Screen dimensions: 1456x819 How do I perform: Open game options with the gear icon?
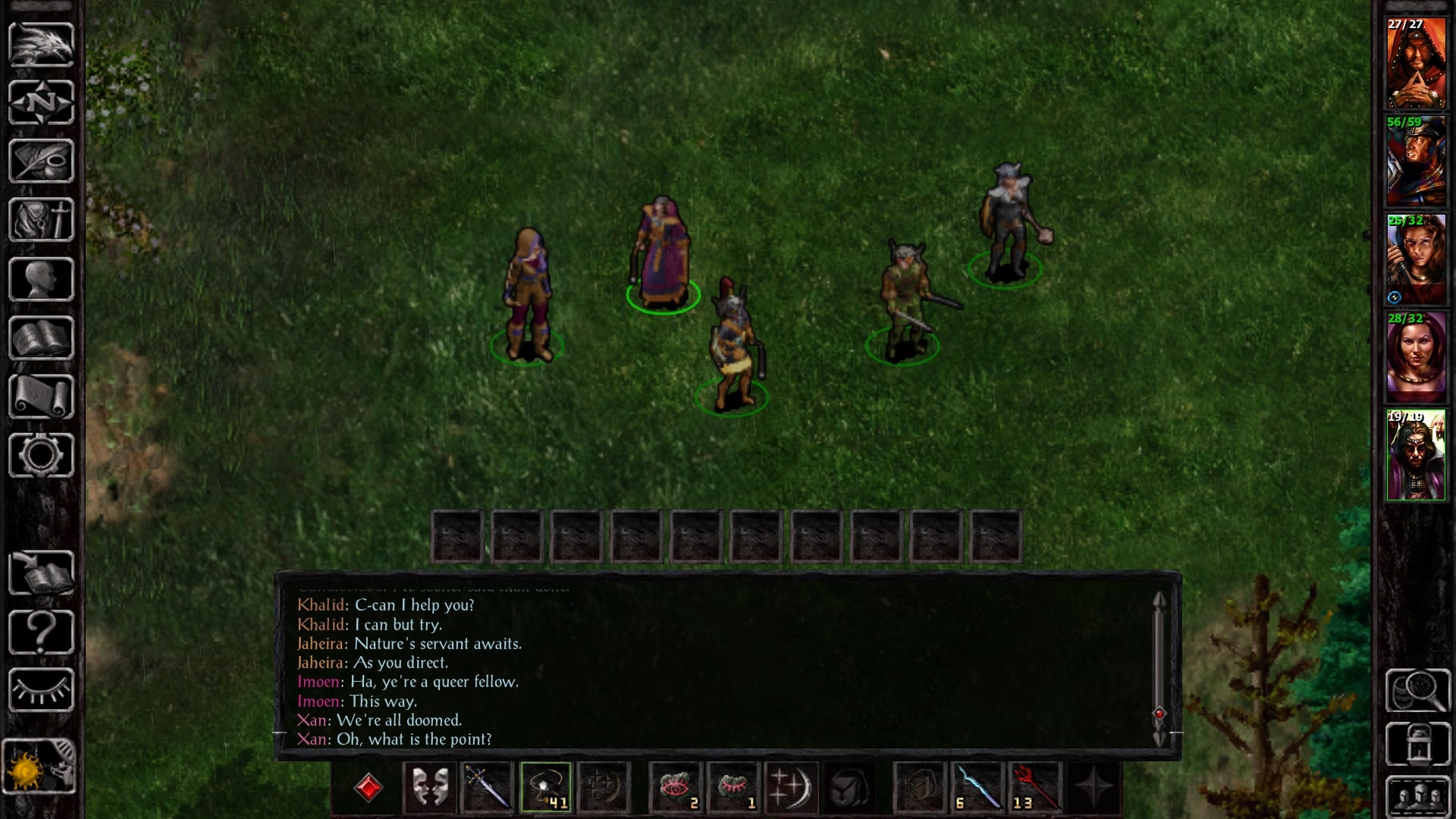[41, 456]
